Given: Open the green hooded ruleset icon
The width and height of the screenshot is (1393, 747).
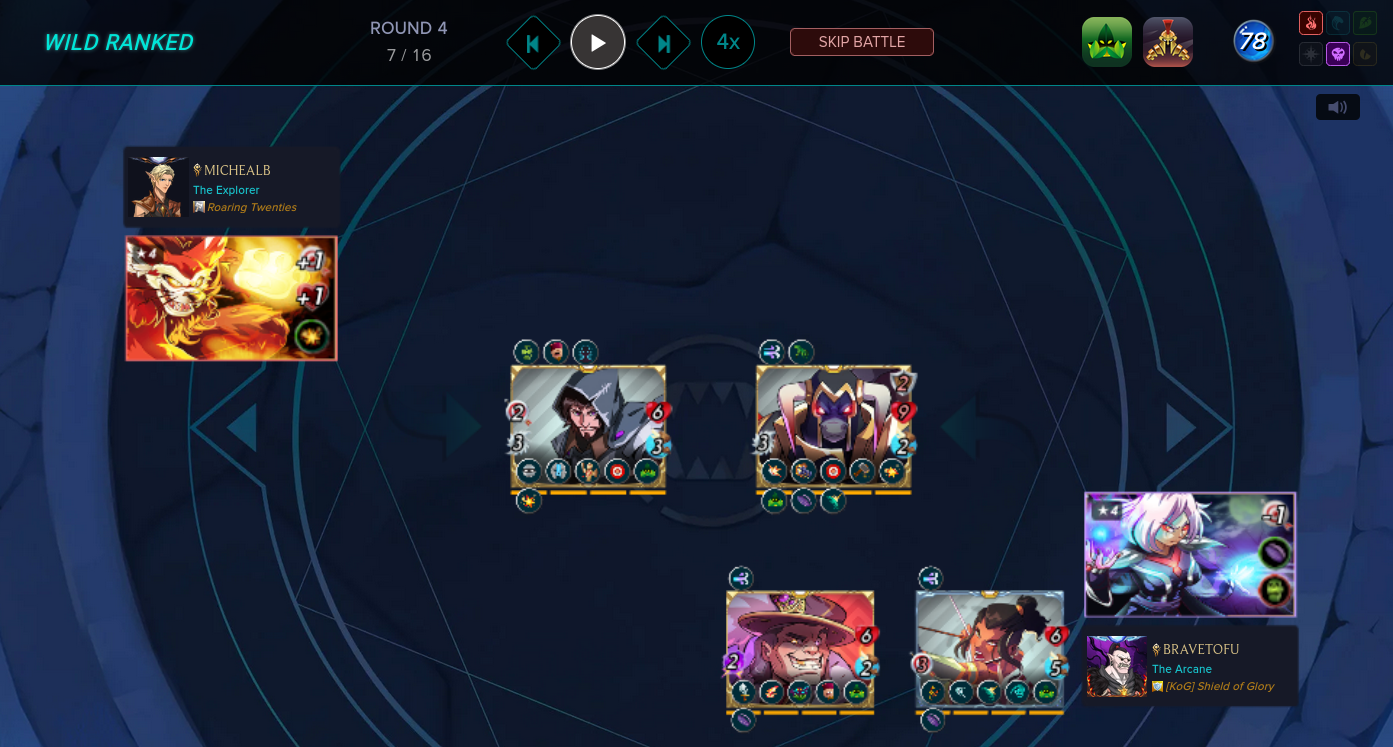Looking at the screenshot, I should 1107,42.
